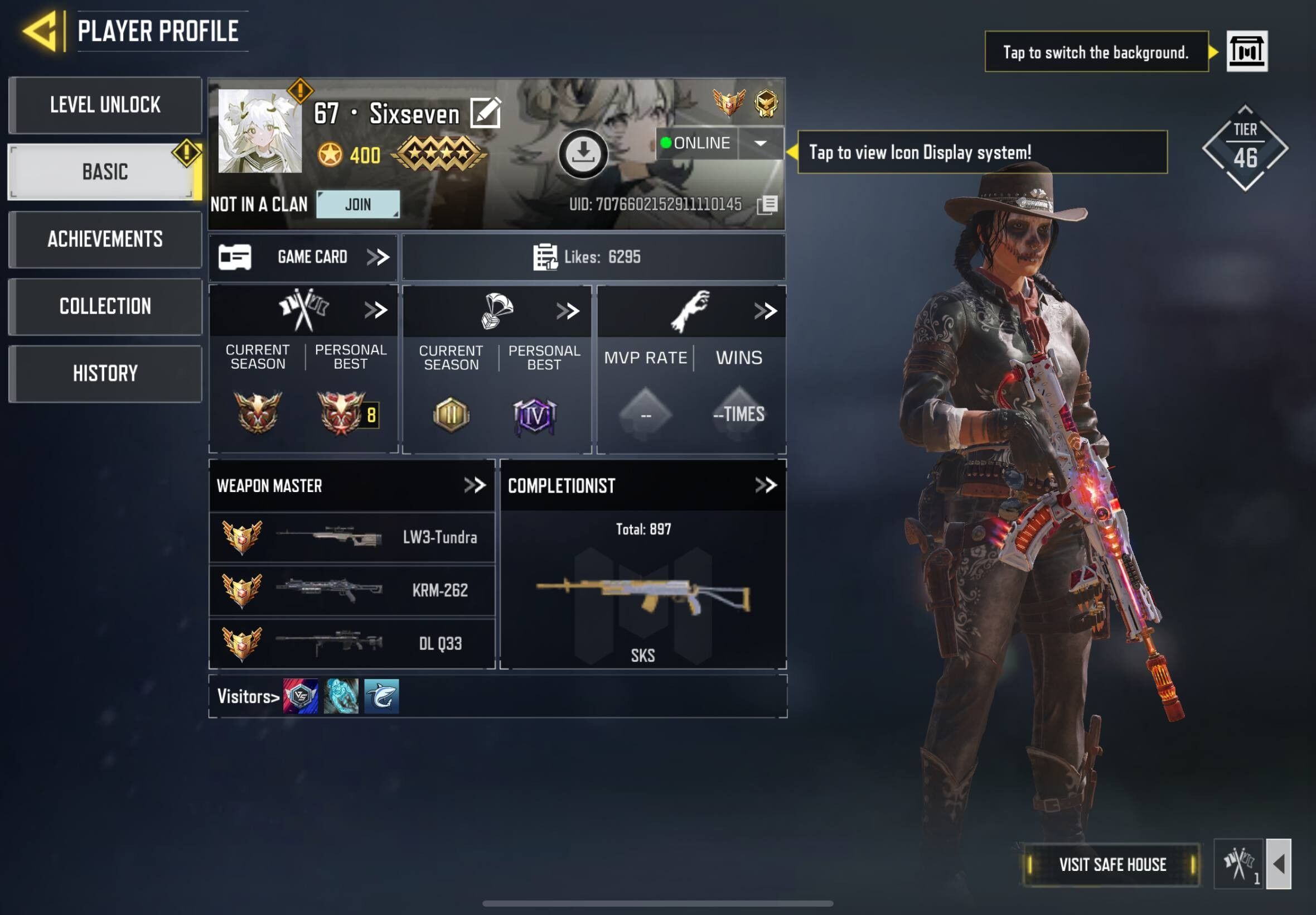Select the LW3-Tundra weapon row
The width and height of the screenshot is (1316, 915).
tap(352, 537)
